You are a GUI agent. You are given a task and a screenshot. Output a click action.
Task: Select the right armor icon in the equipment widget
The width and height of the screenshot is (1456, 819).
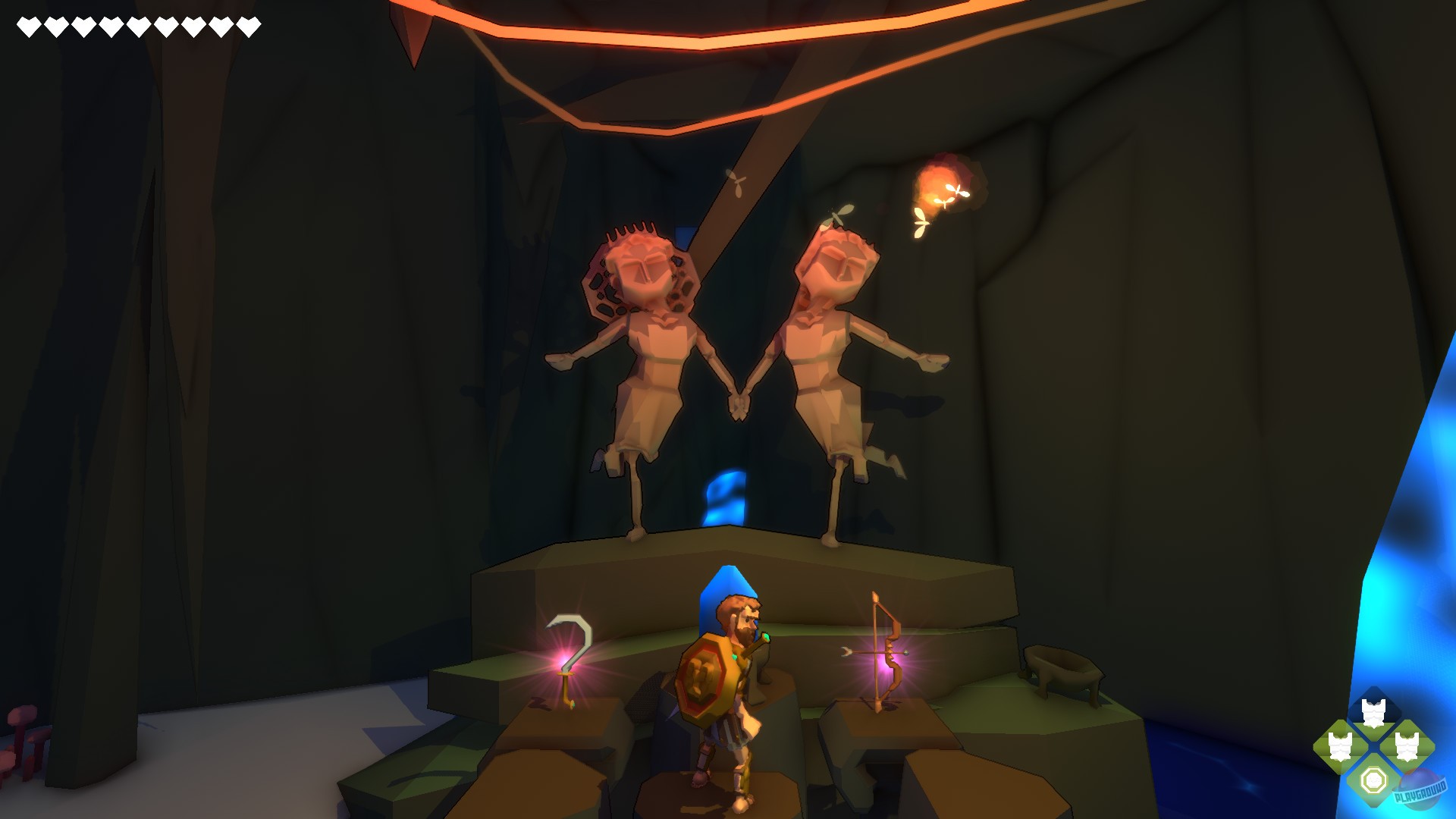point(1406,745)
